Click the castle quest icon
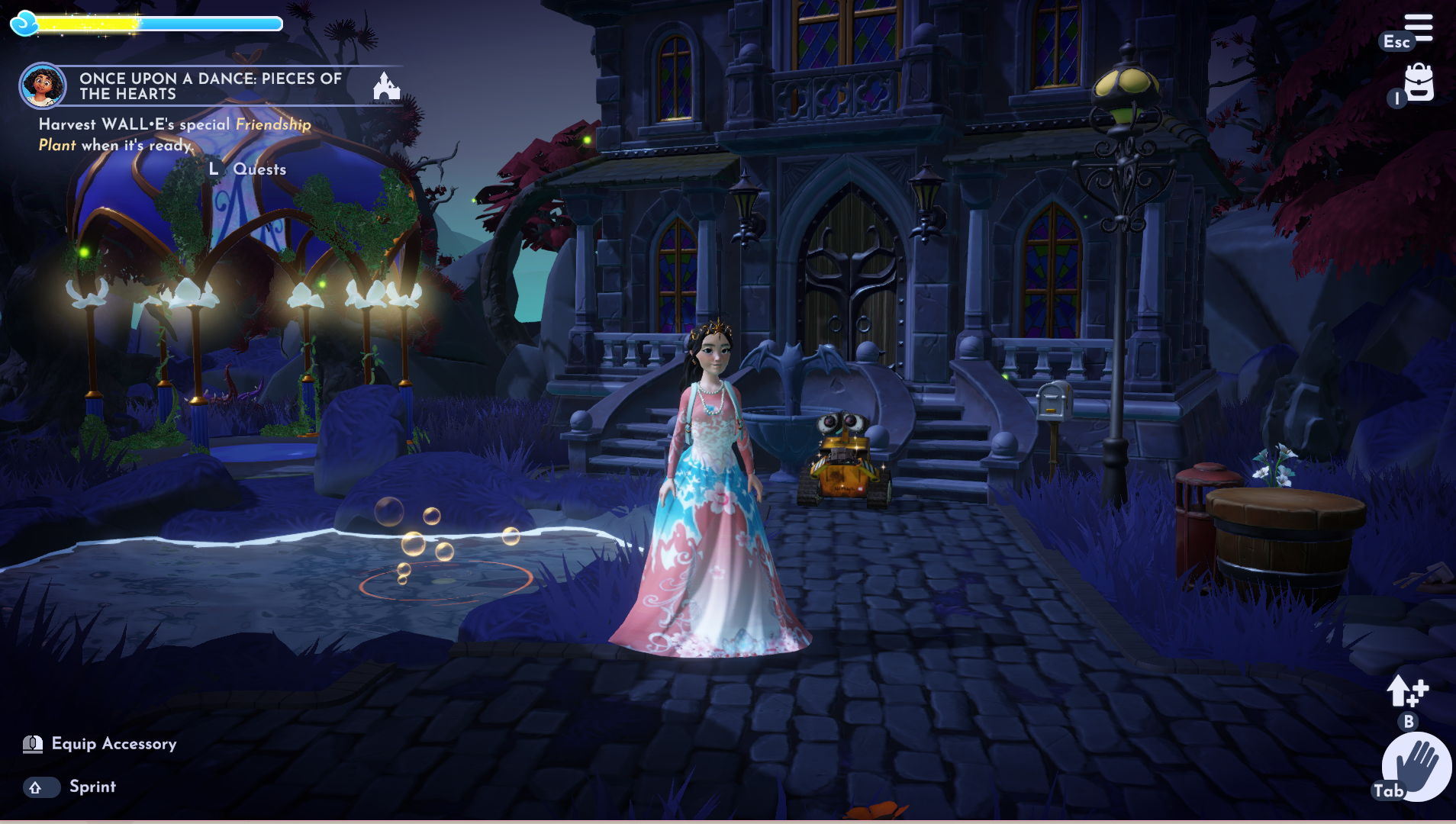The width and height of the screenshot is (1456, 824). pos(386,86)
